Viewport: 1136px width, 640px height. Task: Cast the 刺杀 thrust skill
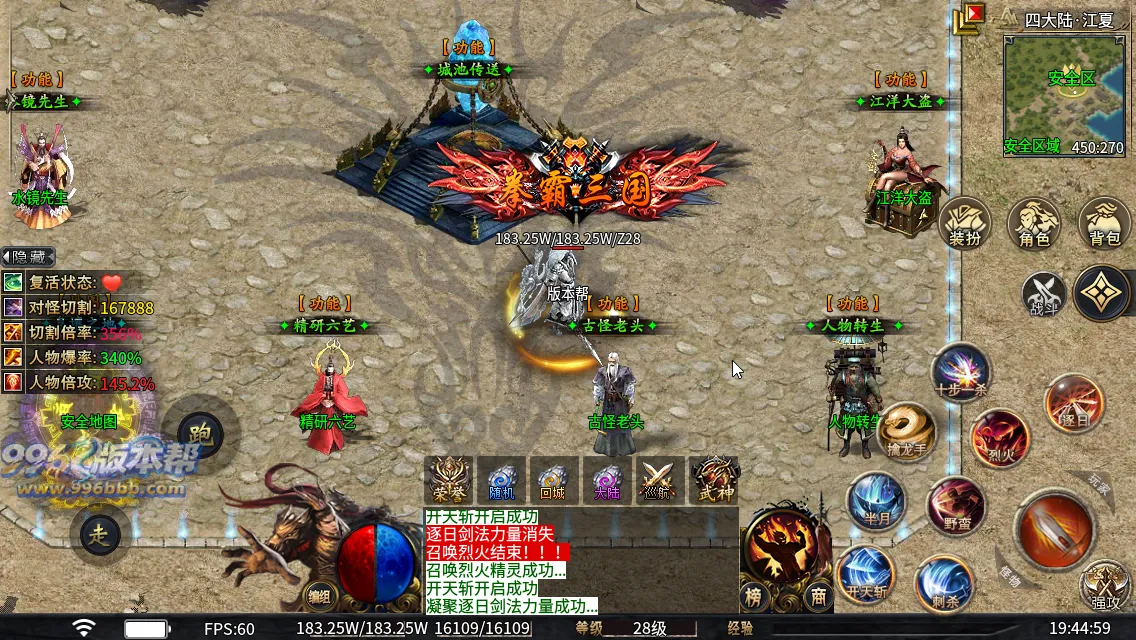(x=943, y=584)
